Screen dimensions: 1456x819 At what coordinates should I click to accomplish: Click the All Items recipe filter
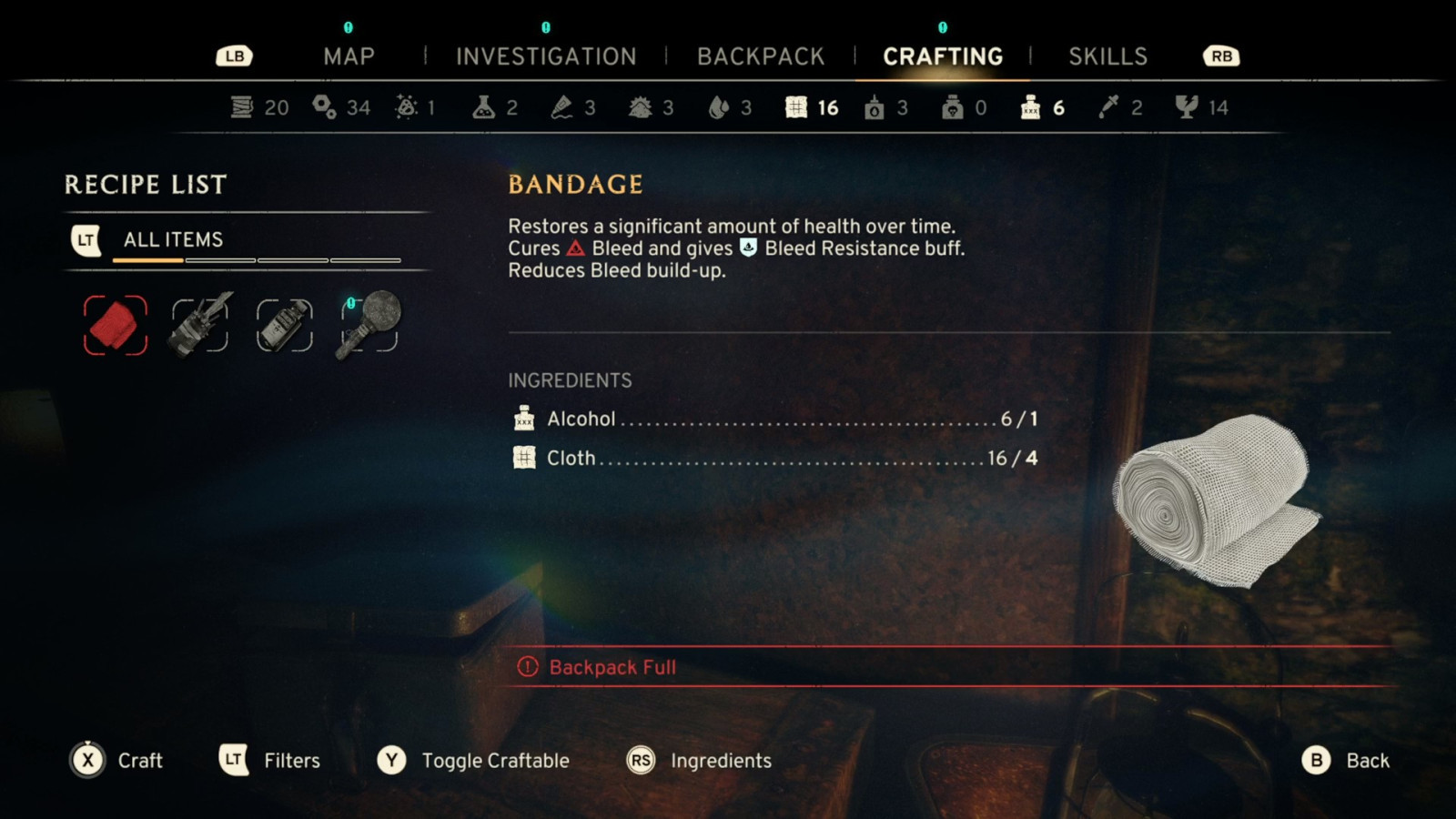pyautogui.click(x=173, y=239)
